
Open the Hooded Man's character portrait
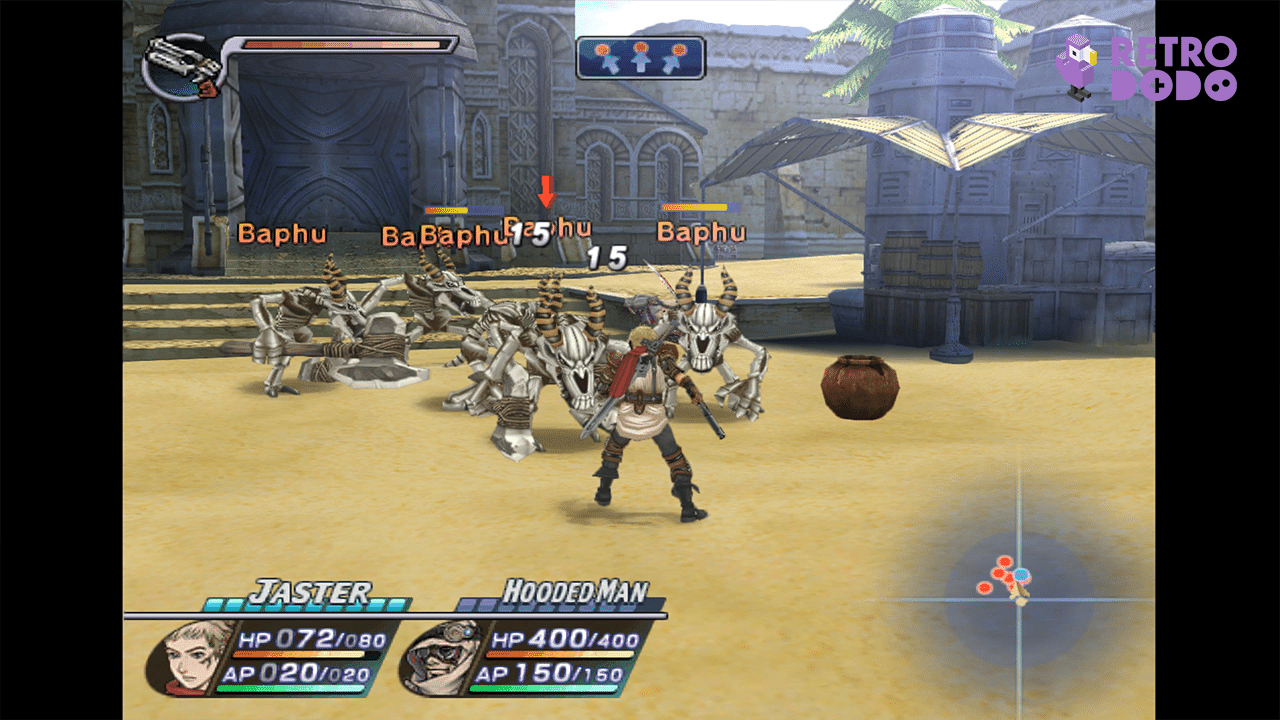tap(440, 658)
